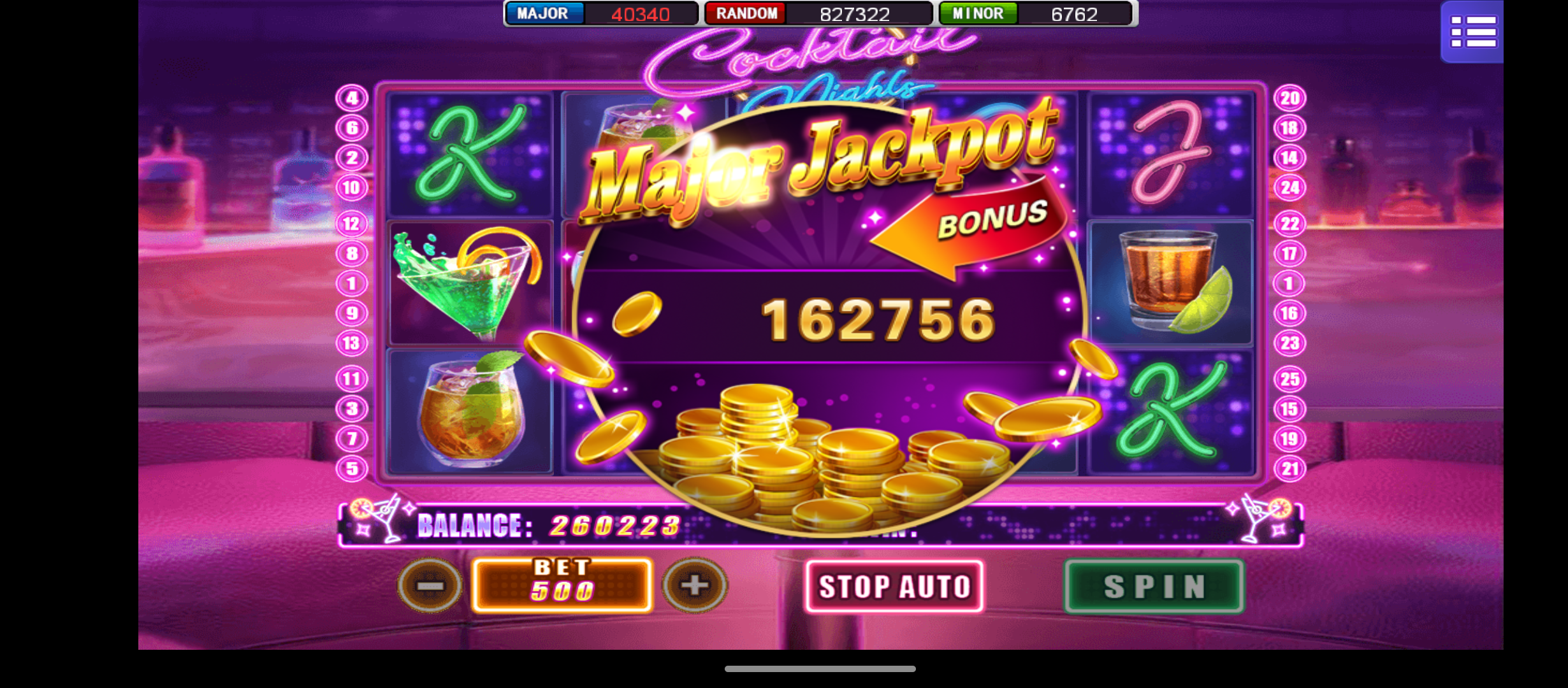The height and width of the screenshot is (688, 1568).
Task: Choose payline marker number 20
Action: click(1289, 98)
